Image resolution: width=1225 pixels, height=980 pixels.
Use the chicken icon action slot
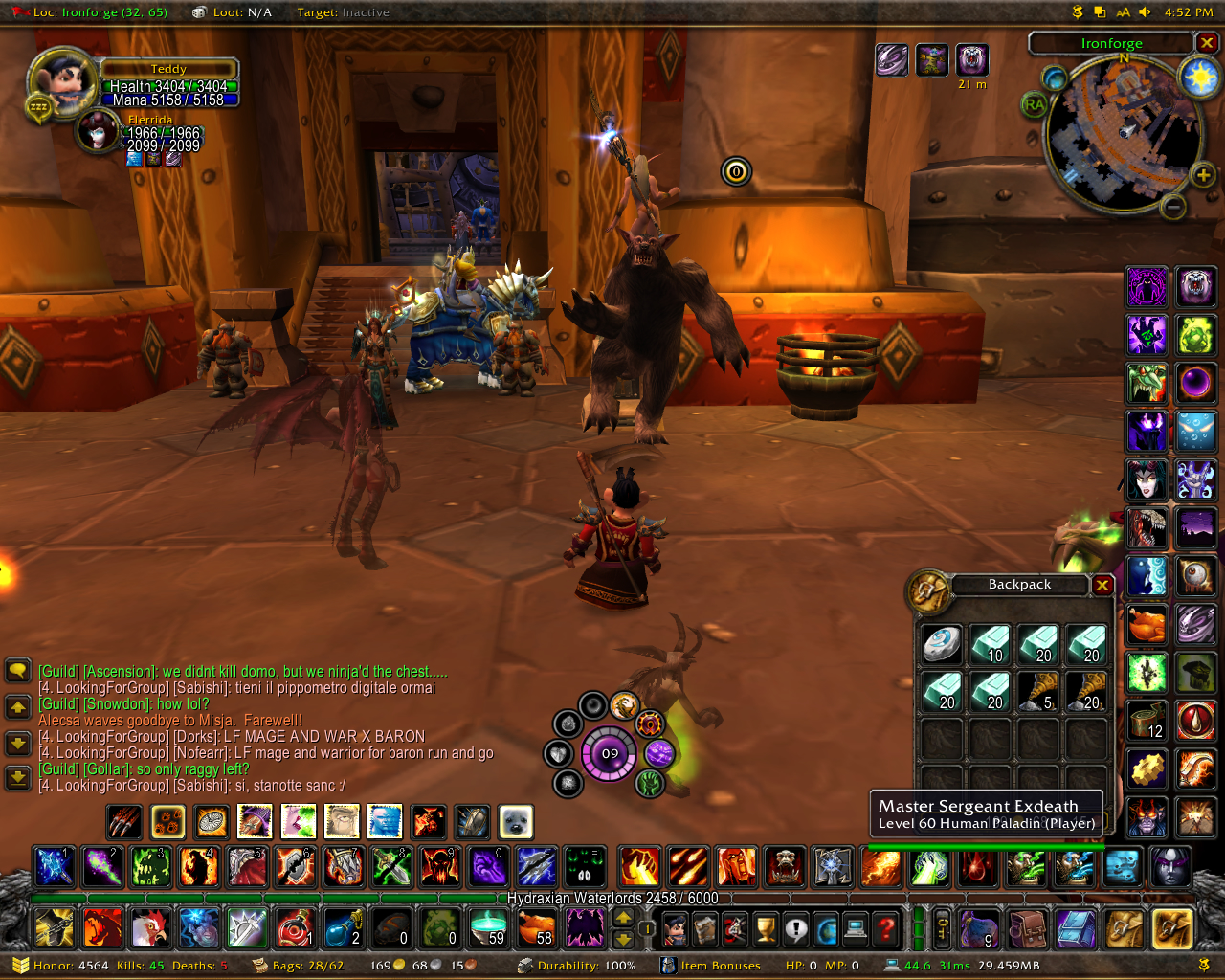(x=151, y=927)
